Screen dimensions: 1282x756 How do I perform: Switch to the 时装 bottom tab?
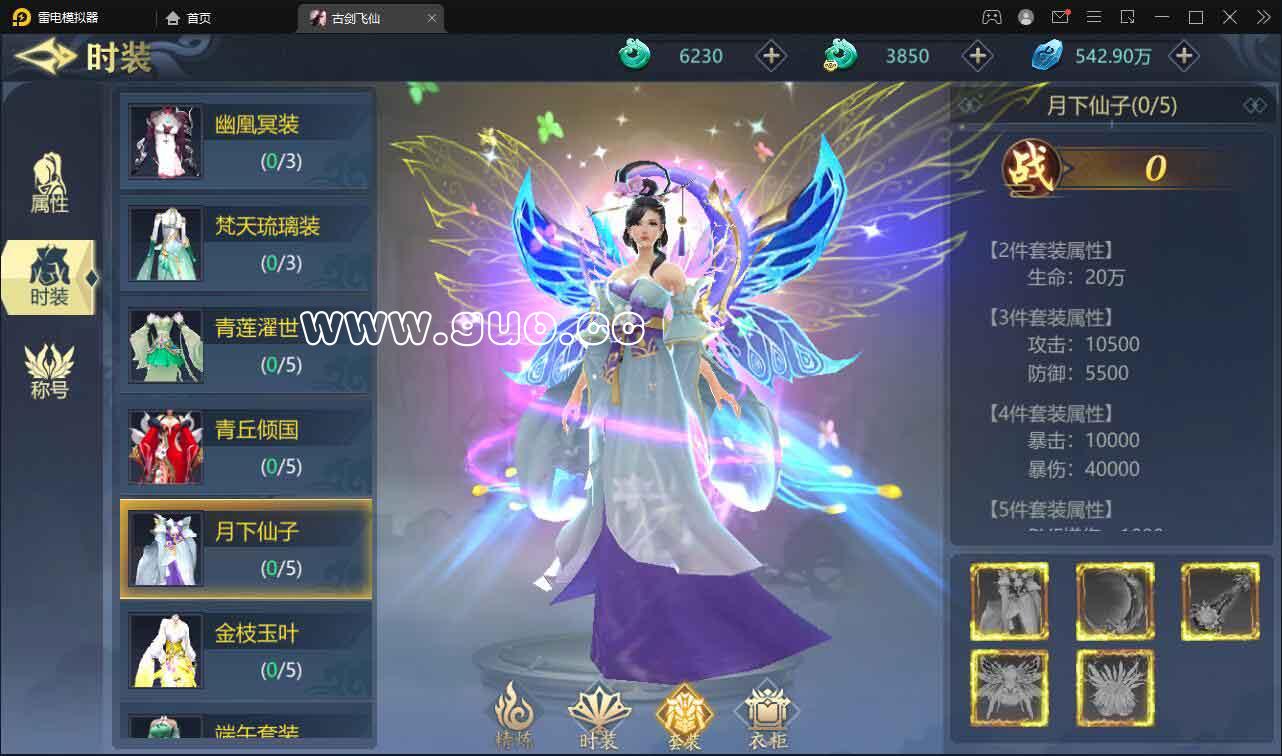599,715
